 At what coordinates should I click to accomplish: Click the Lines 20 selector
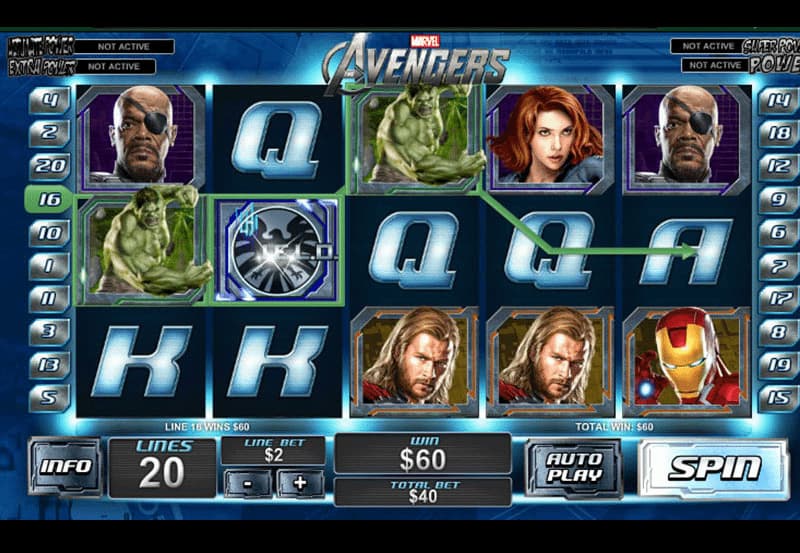161,468
